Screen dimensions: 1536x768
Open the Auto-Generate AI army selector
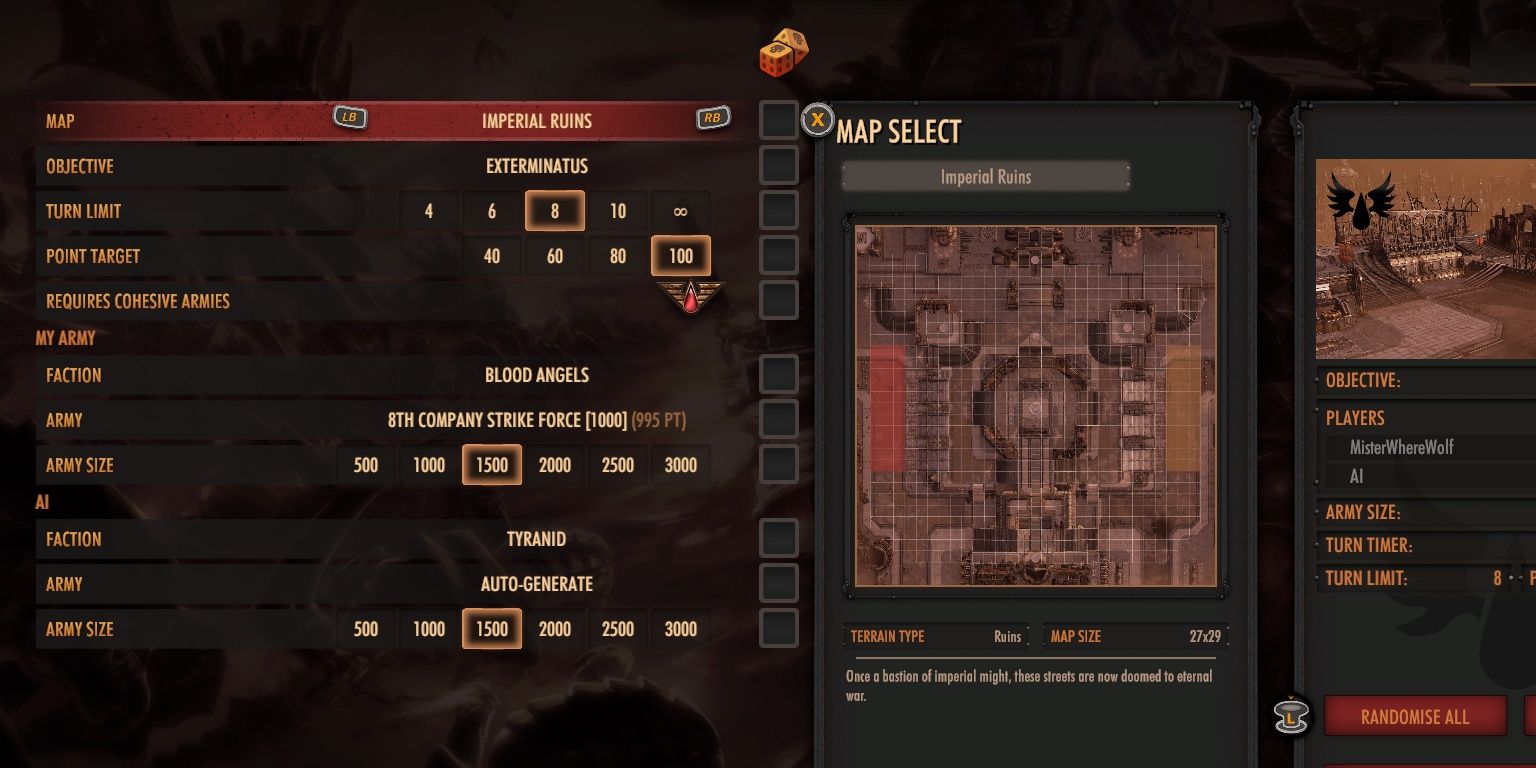click(x=535, y=584)
